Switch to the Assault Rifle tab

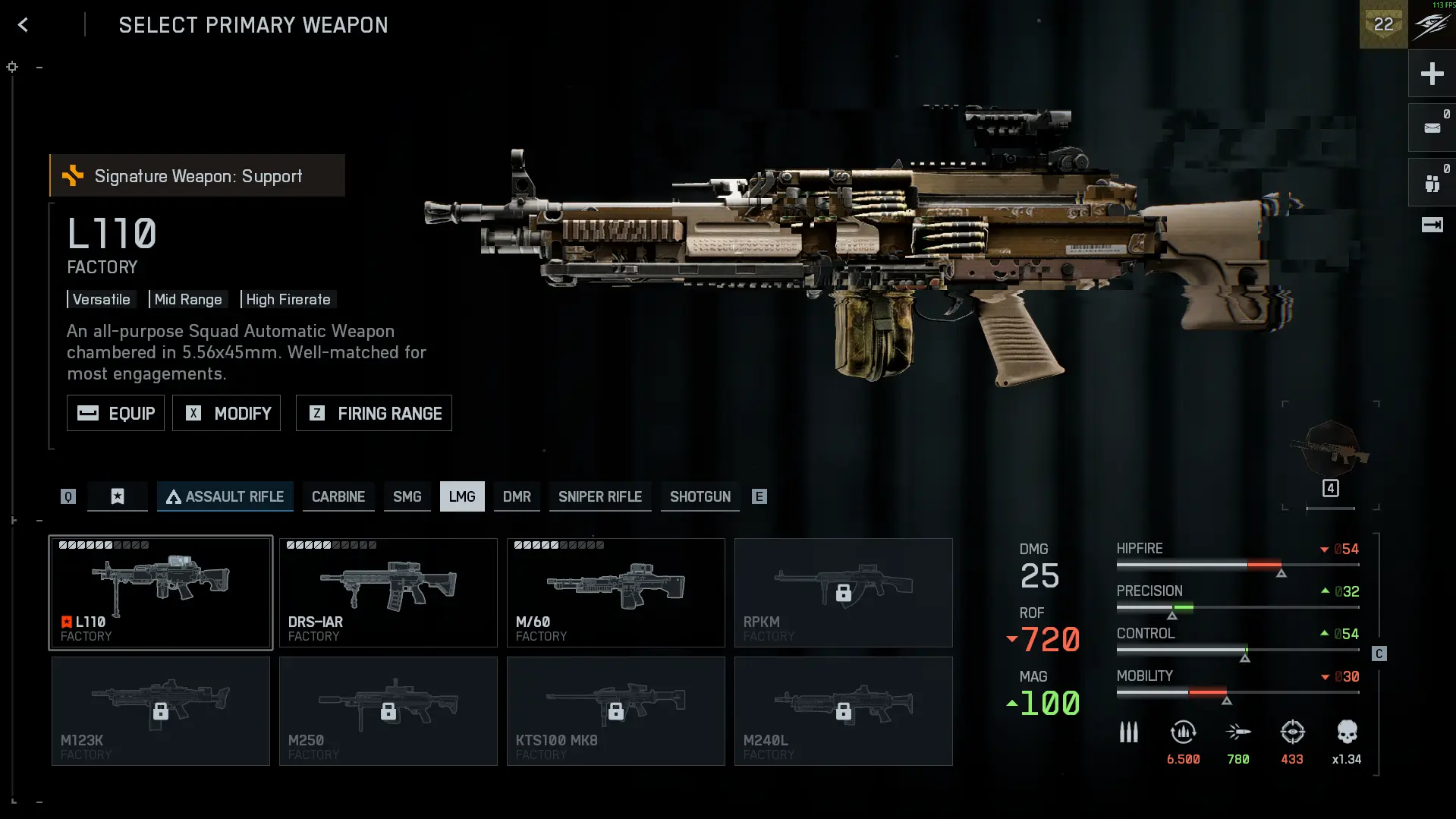click(225, 496)
